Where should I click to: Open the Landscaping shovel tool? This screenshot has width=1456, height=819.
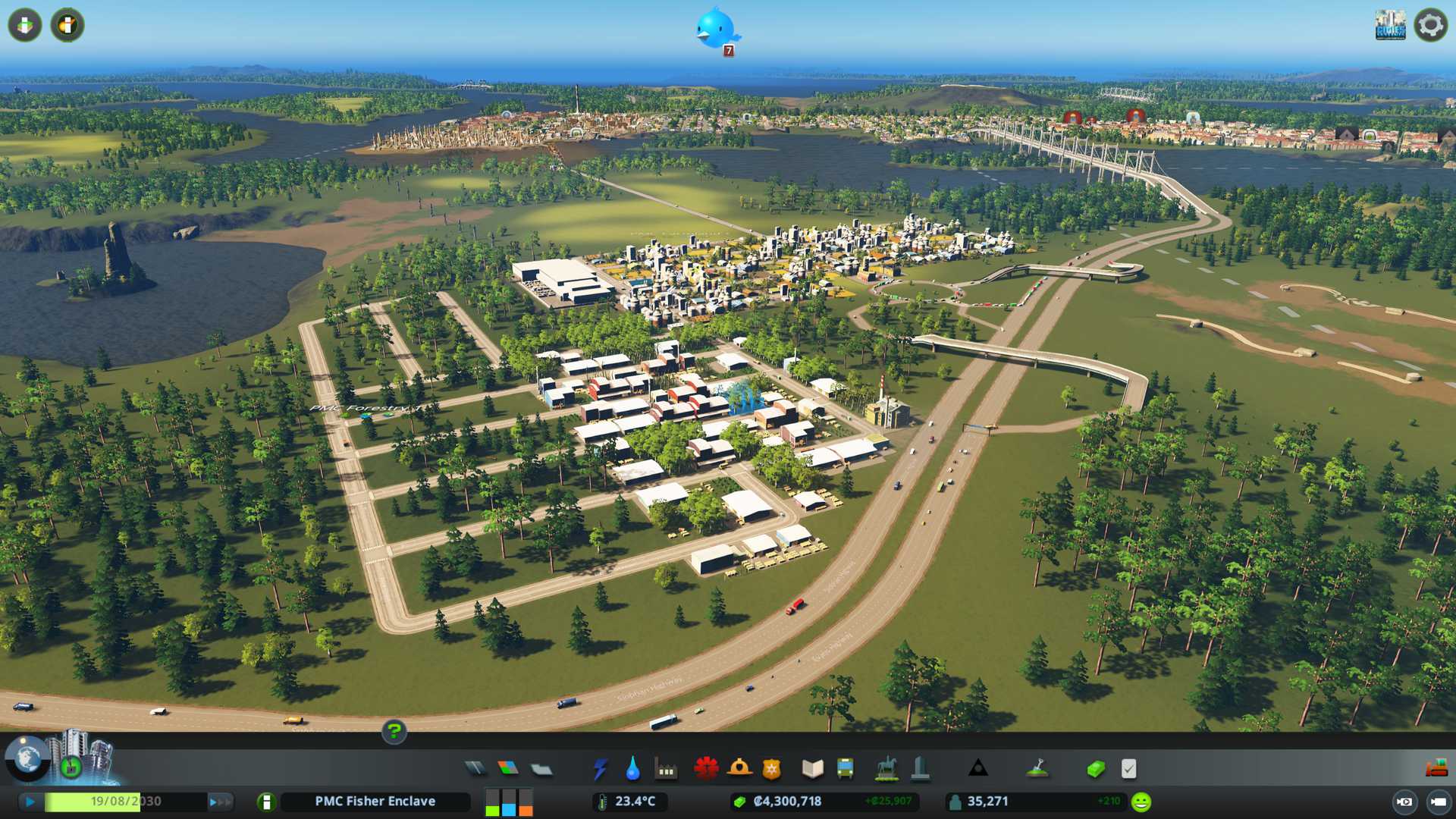coord(1037,769)
